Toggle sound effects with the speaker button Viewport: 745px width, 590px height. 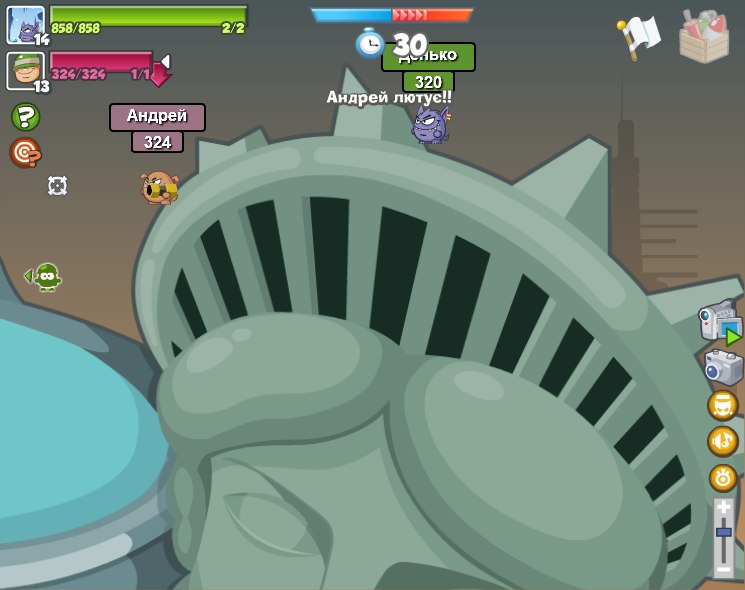pos(722,405)
